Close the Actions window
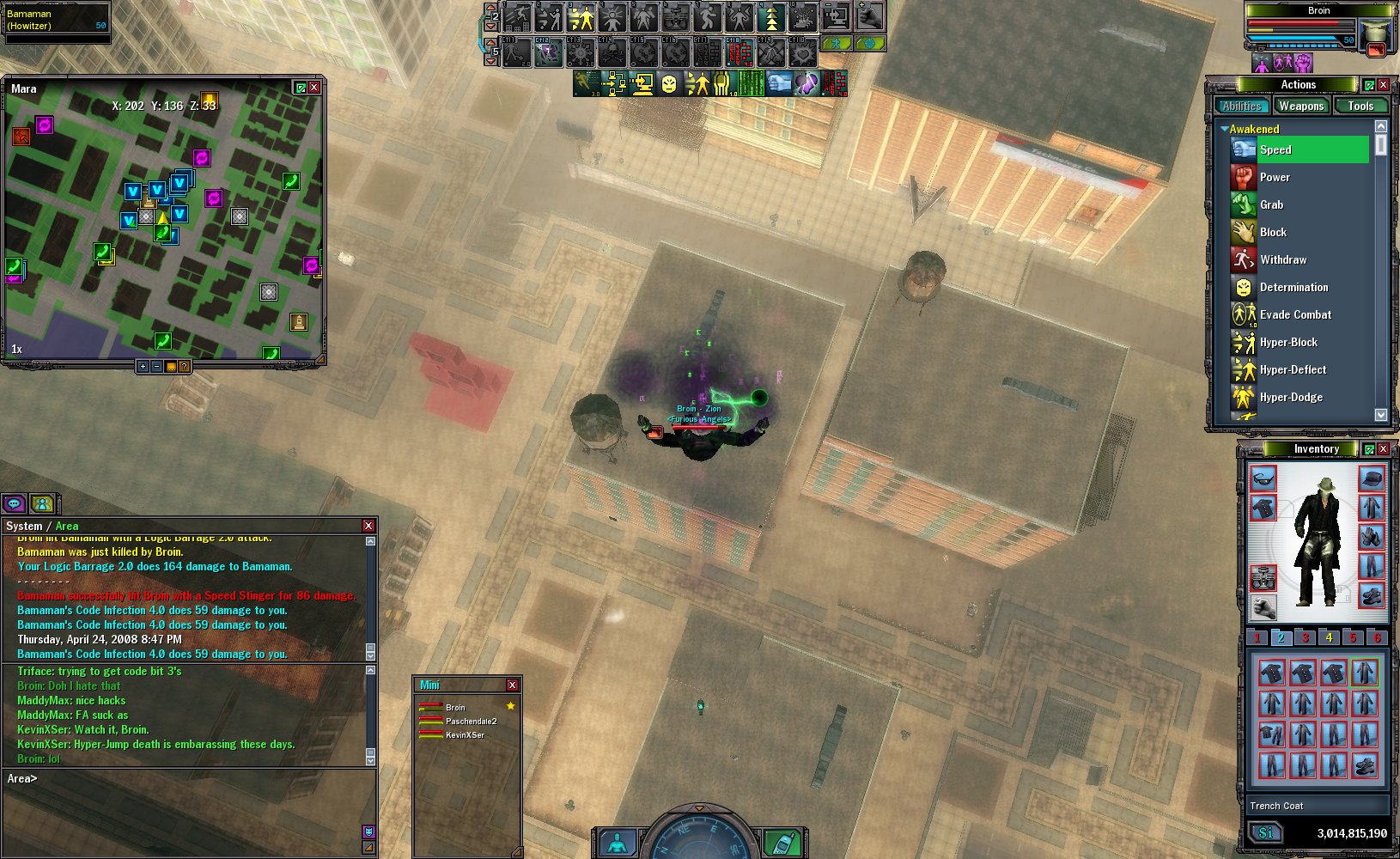The height and width of the screenshot is (859, 1400). pyautogui.click(x=1383, y=84)
